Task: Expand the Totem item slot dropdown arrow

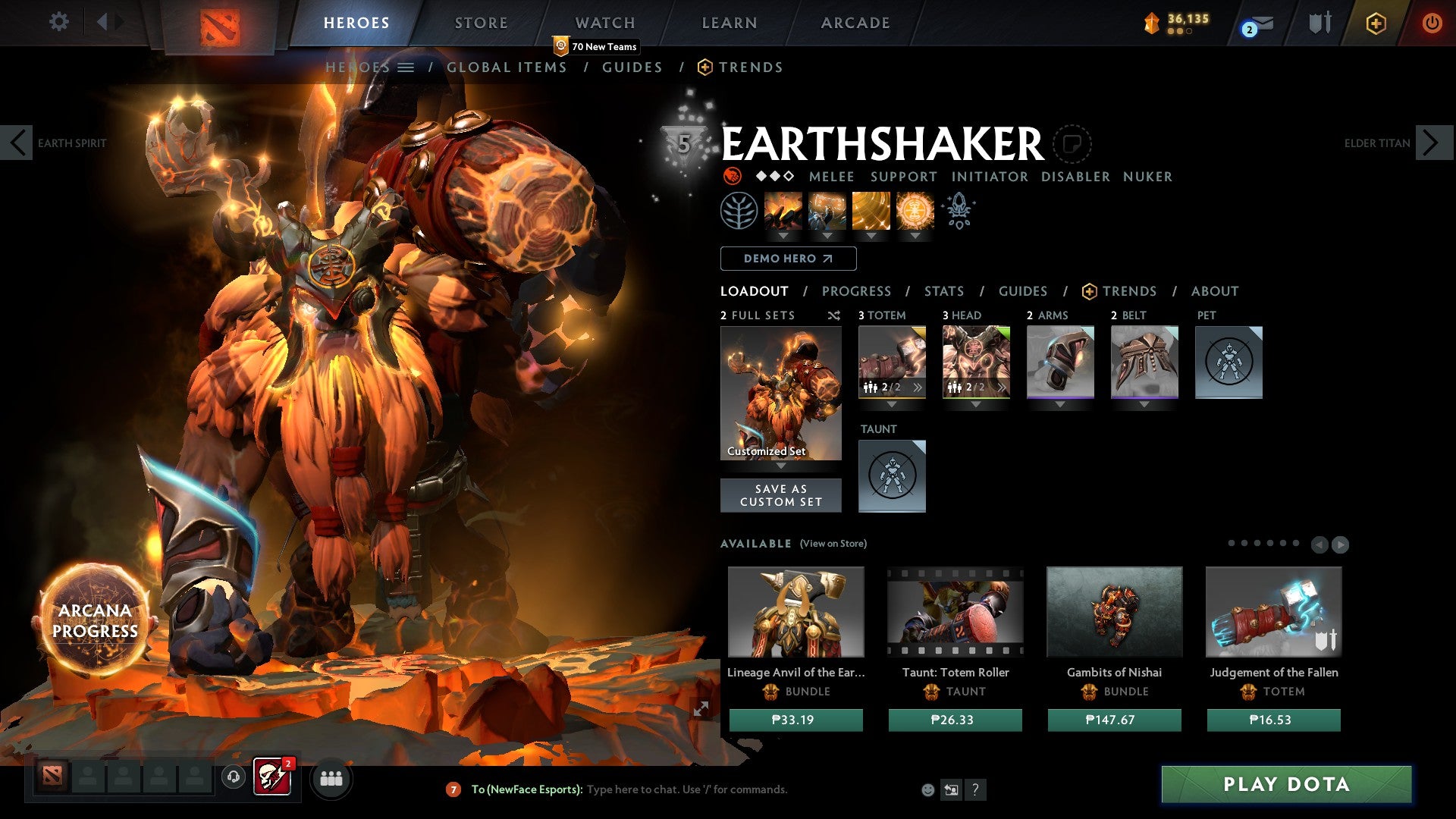Action: point(892,404)
